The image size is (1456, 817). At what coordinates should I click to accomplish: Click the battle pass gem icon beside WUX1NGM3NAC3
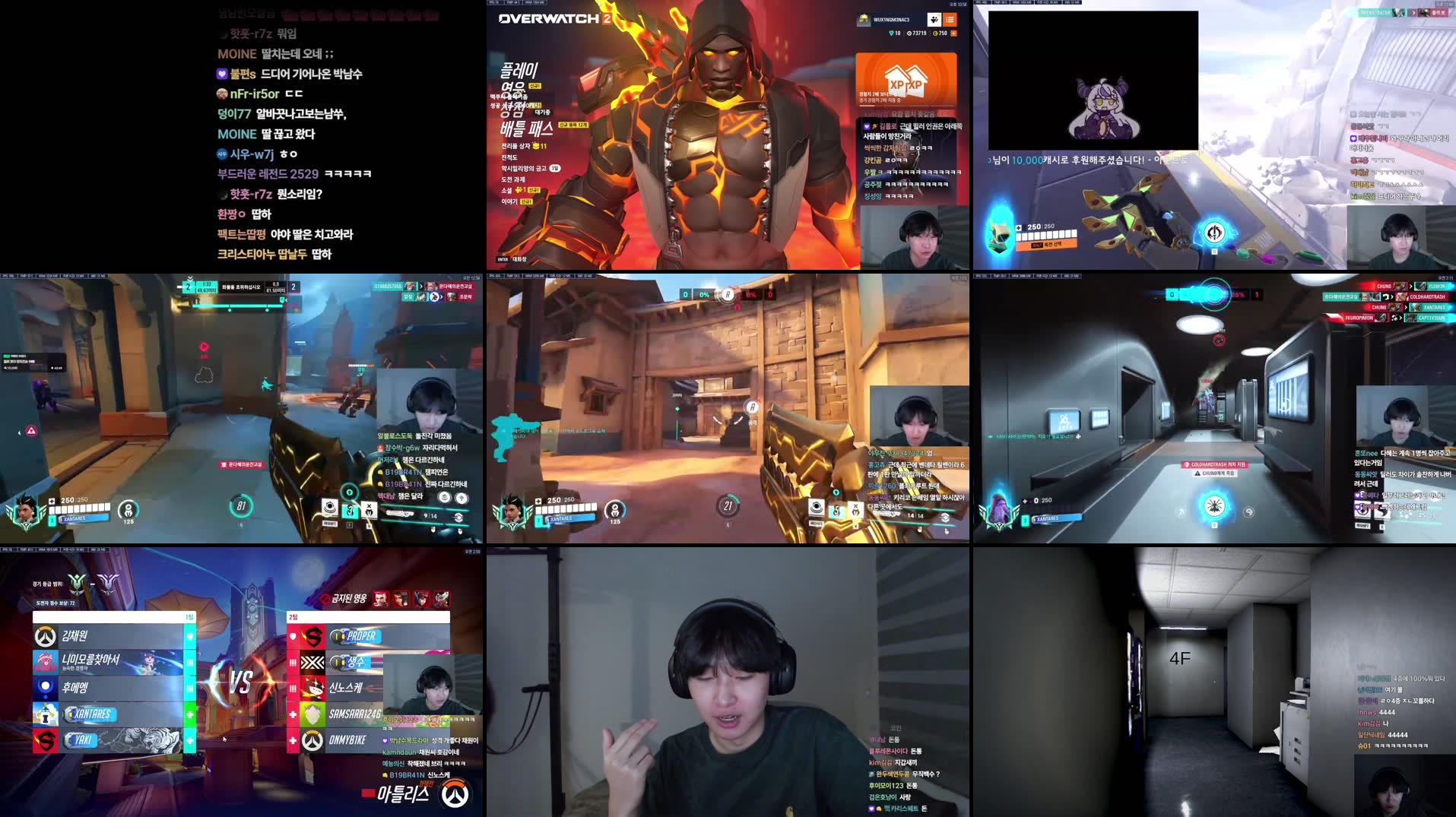(x=934, y=20)
